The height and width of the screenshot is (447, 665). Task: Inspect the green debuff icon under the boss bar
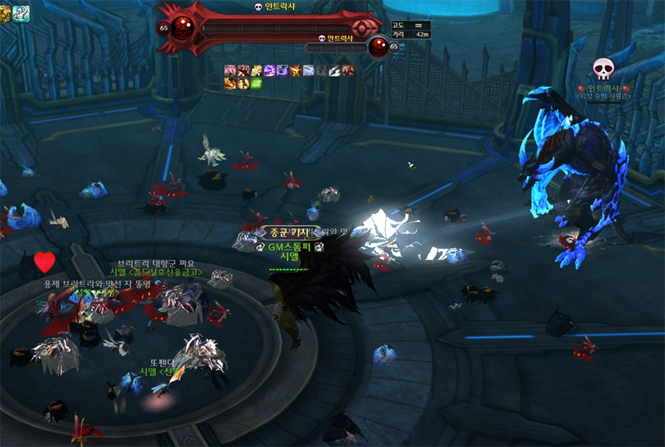pos(256,83)
